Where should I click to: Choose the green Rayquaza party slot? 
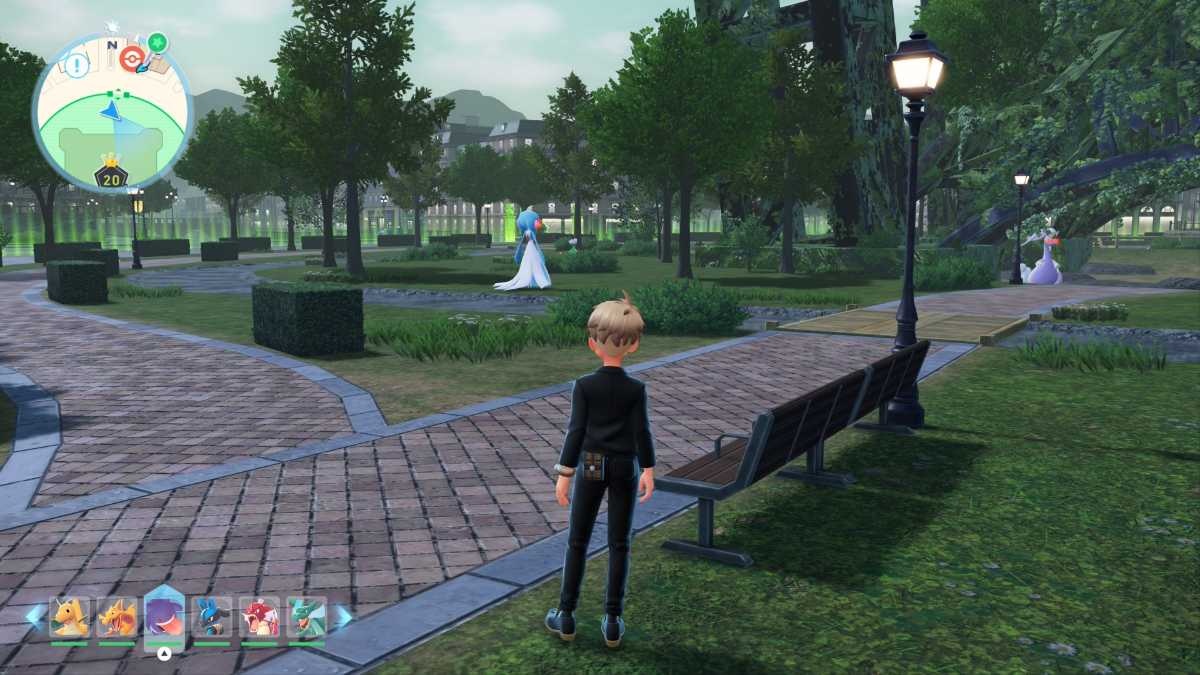pos(307,617)
